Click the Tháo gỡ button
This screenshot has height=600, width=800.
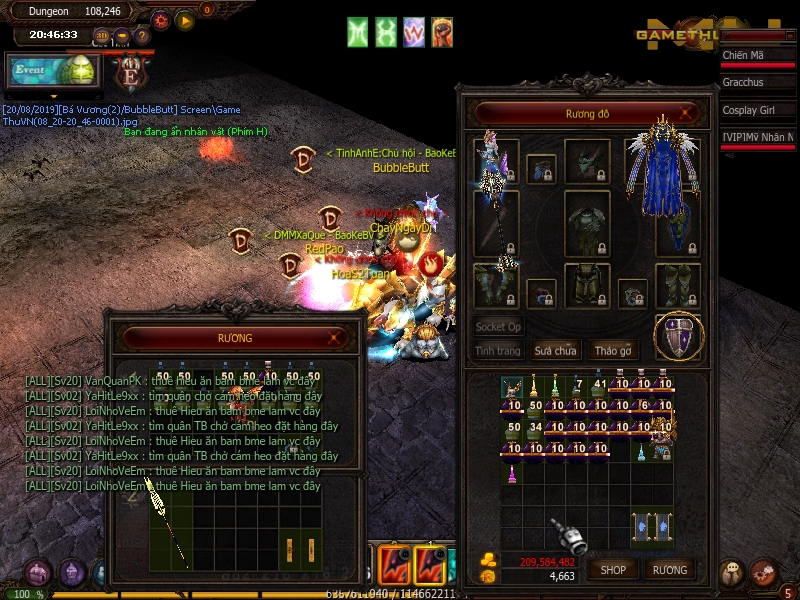[x=613, y=351]
